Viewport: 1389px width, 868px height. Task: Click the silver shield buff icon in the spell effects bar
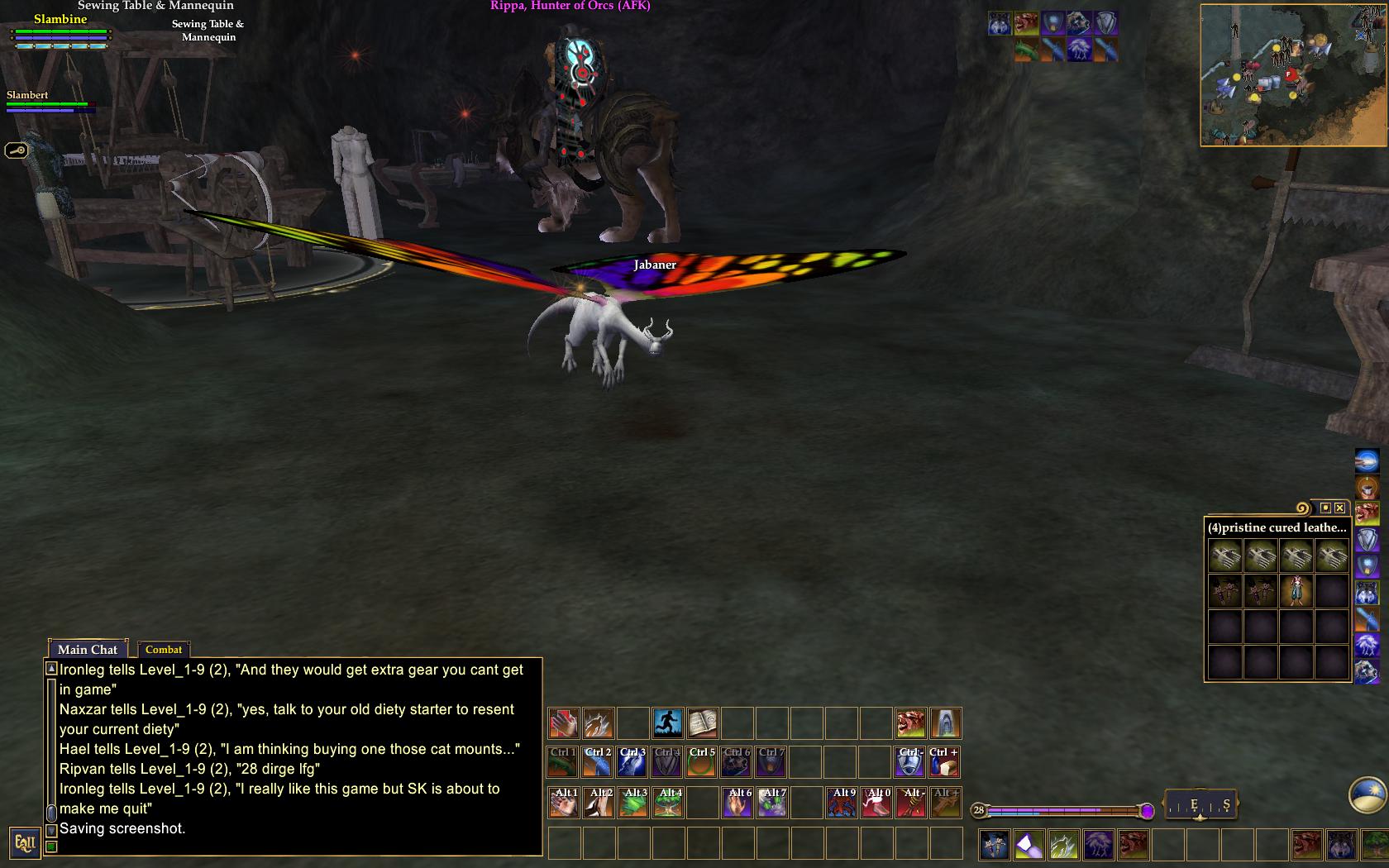(1106, 22)
